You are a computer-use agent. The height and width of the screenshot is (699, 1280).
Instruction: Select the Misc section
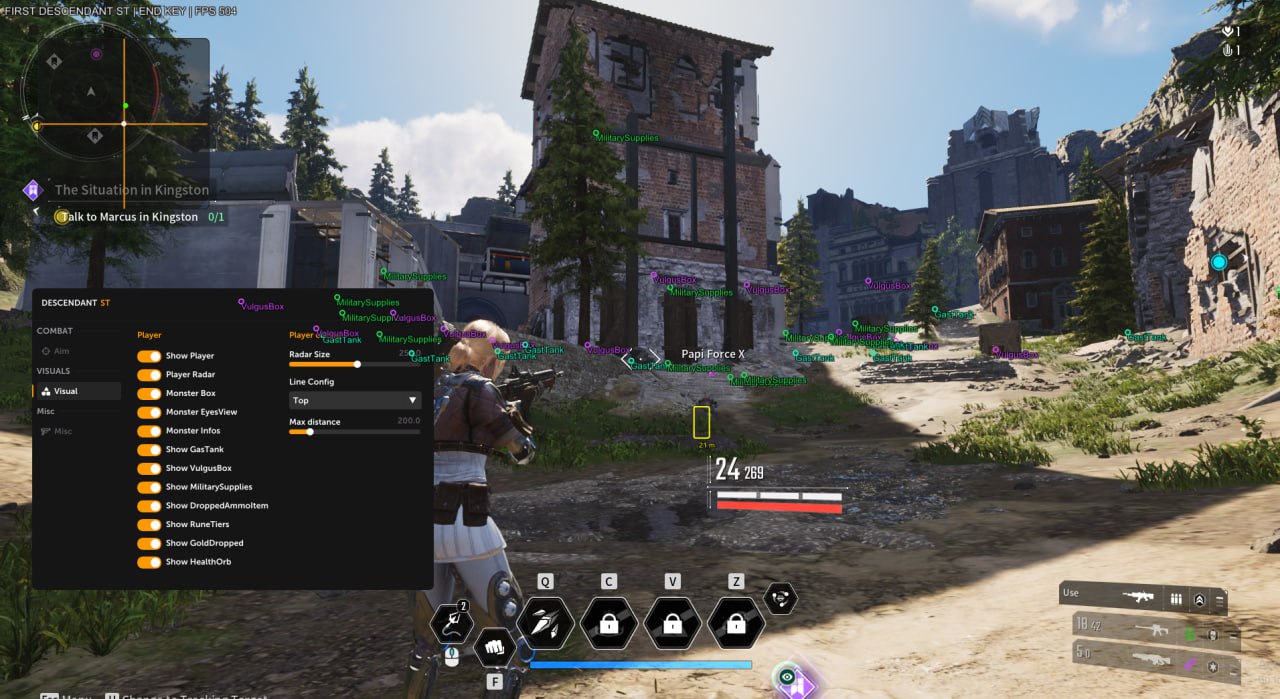click(63, 431)
